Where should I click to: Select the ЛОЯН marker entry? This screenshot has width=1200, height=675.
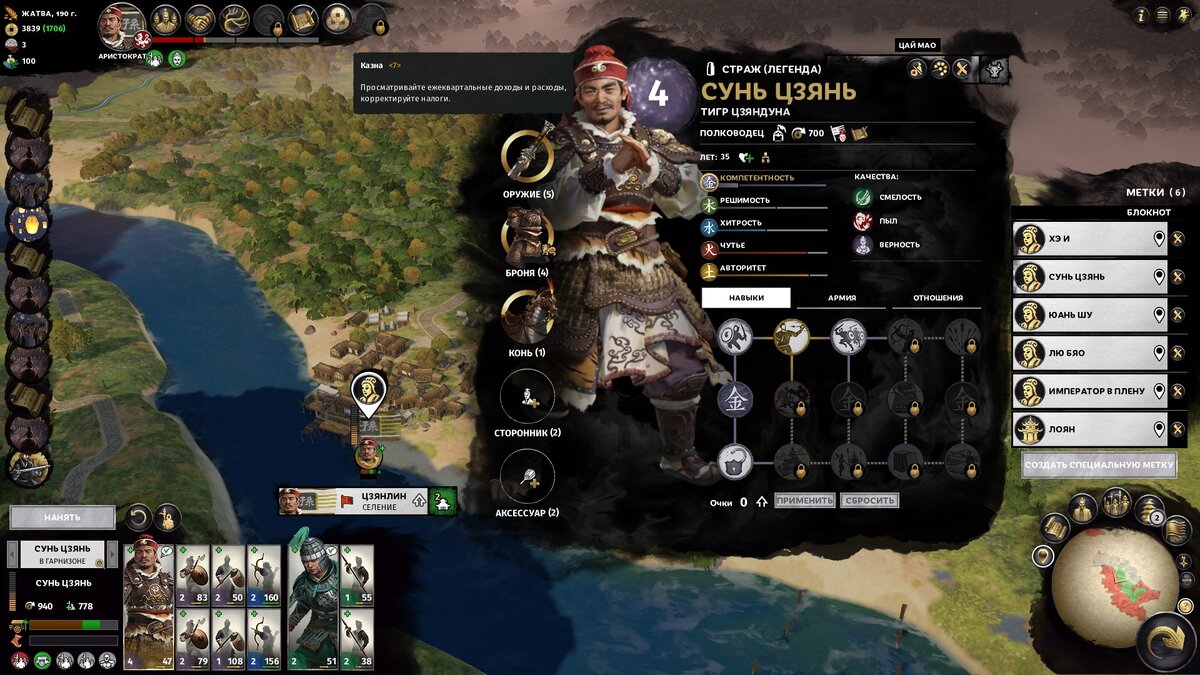(x=1085, y=429)
